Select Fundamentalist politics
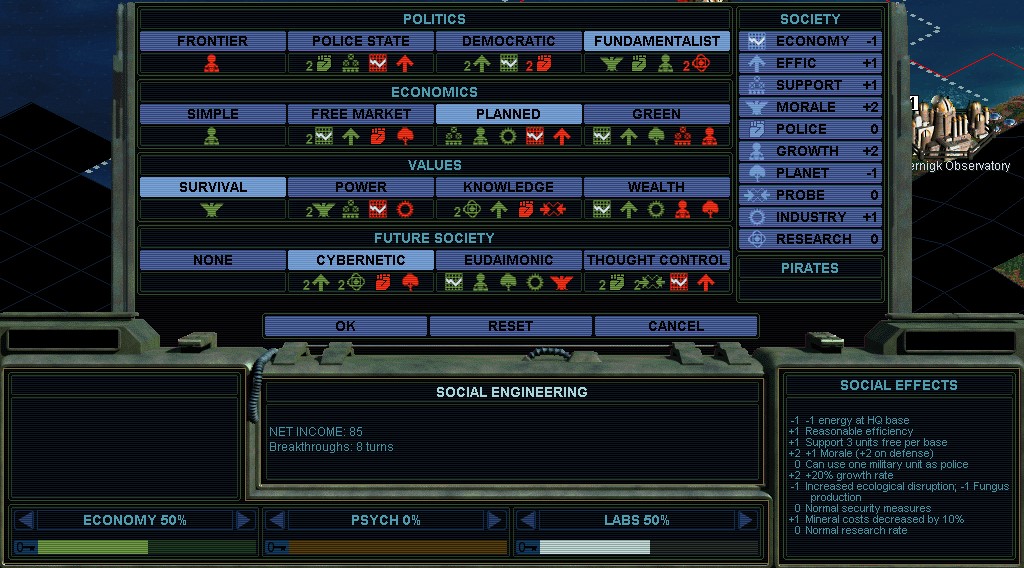This screenshot has width=1024, height=568. click(x=657, y=41)
